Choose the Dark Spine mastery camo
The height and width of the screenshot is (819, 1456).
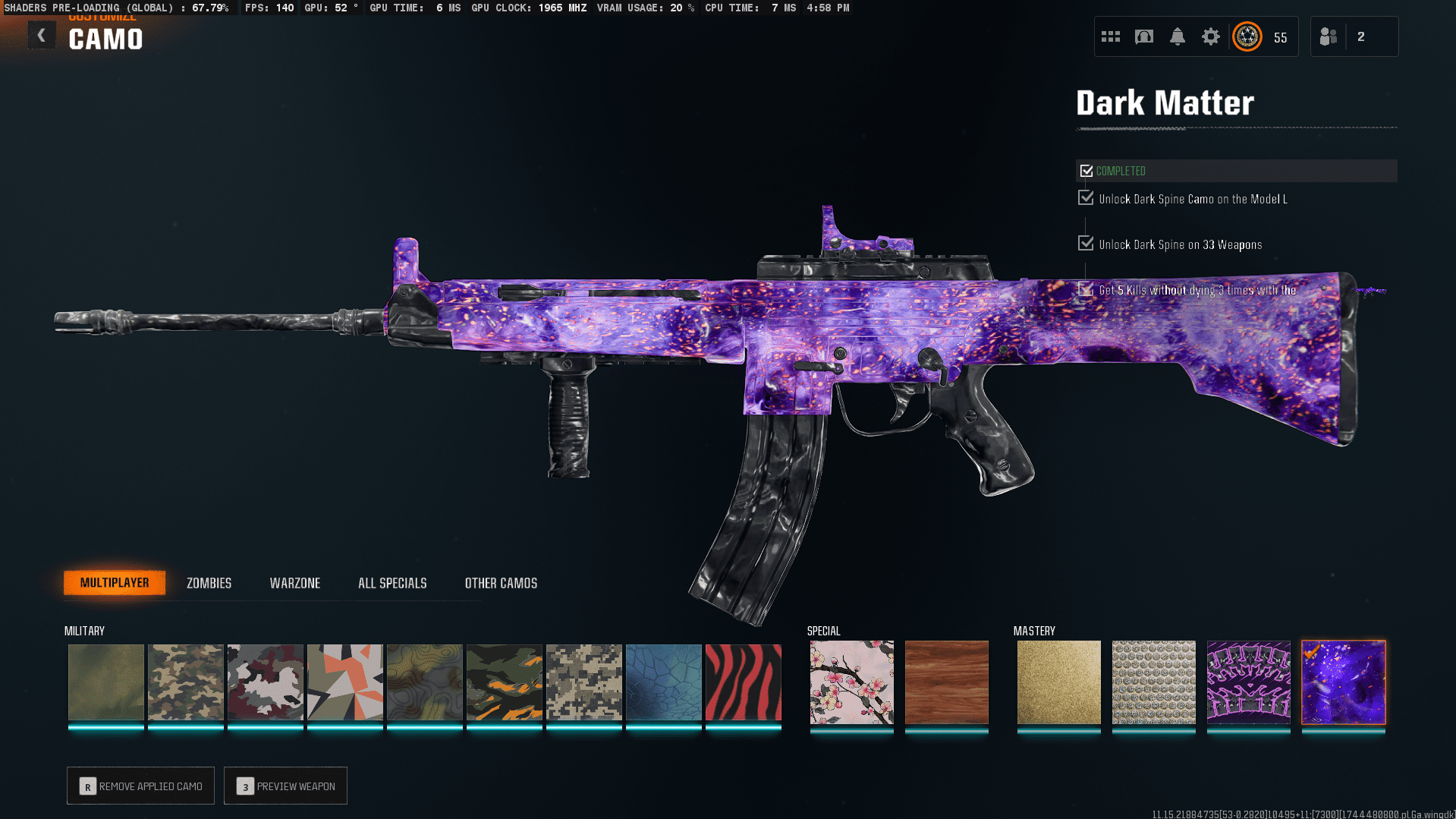pos(1248,682)
